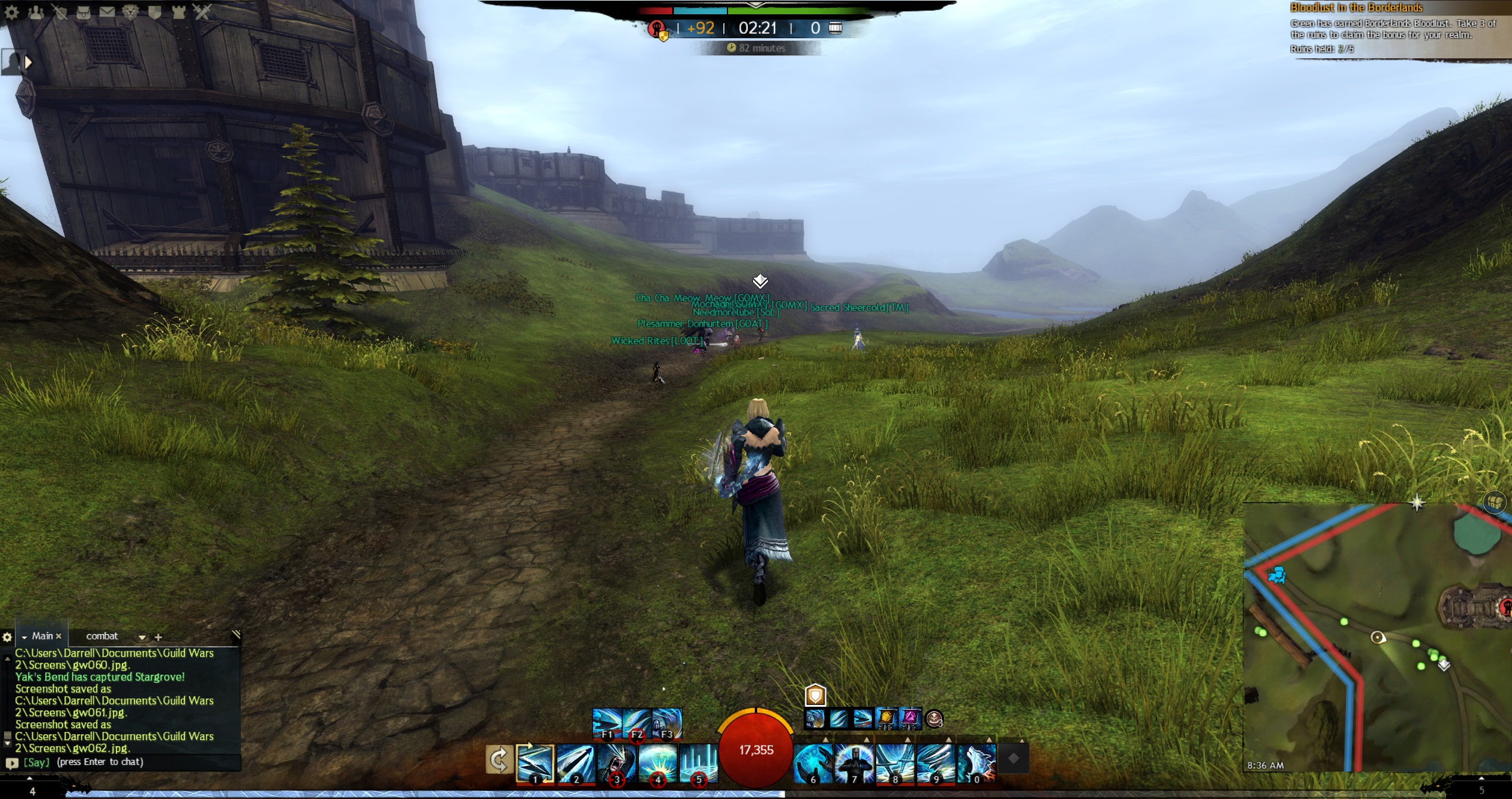This screenshot has width=1512, height=799.
Task: Open the inventory bag icon
Action: coord(83,12)
